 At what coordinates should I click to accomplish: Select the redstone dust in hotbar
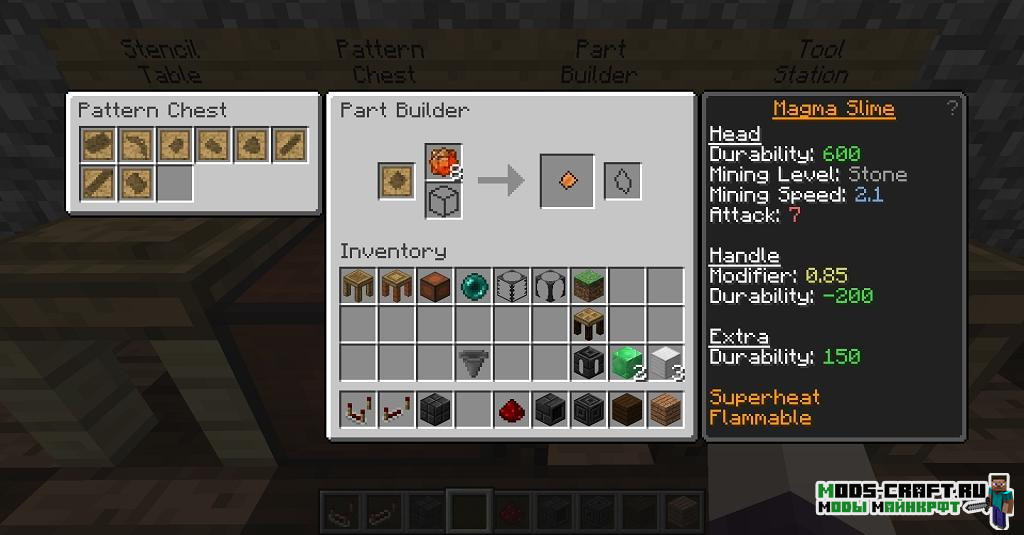tap(513, 410)
